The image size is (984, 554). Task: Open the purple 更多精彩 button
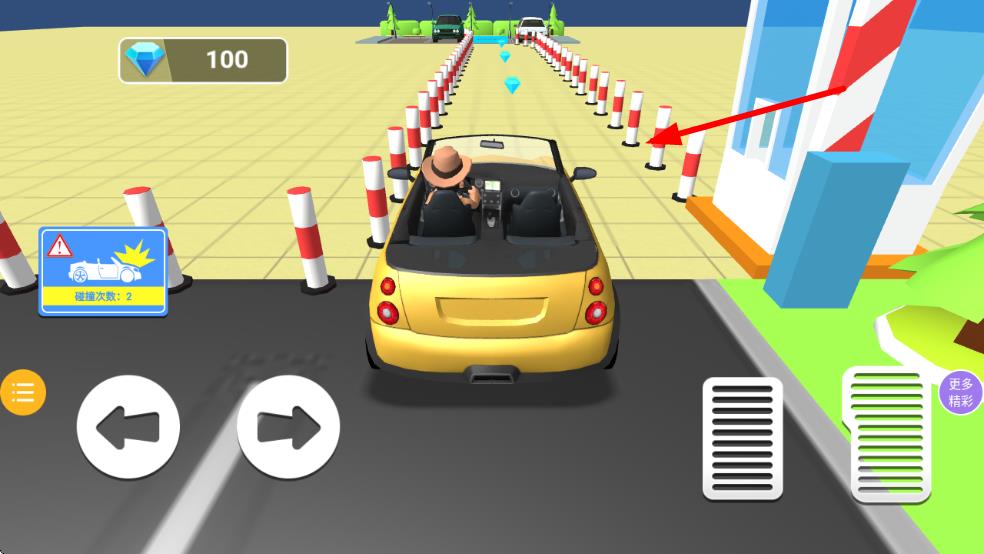point(961,392)
